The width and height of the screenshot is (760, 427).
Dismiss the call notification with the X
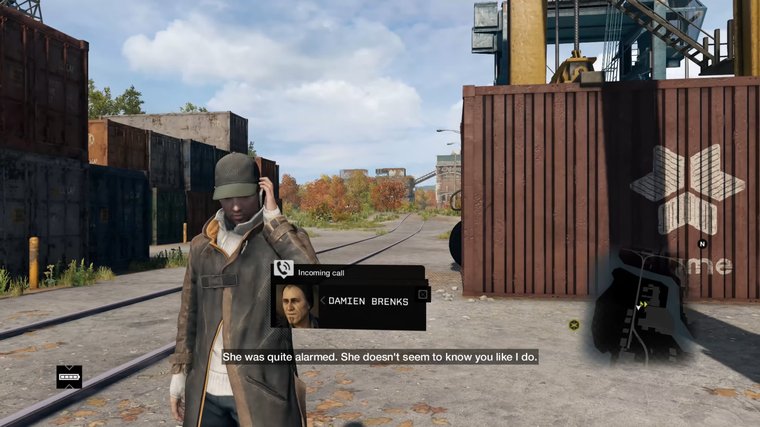pyautogui.click(x=423, y=294)
